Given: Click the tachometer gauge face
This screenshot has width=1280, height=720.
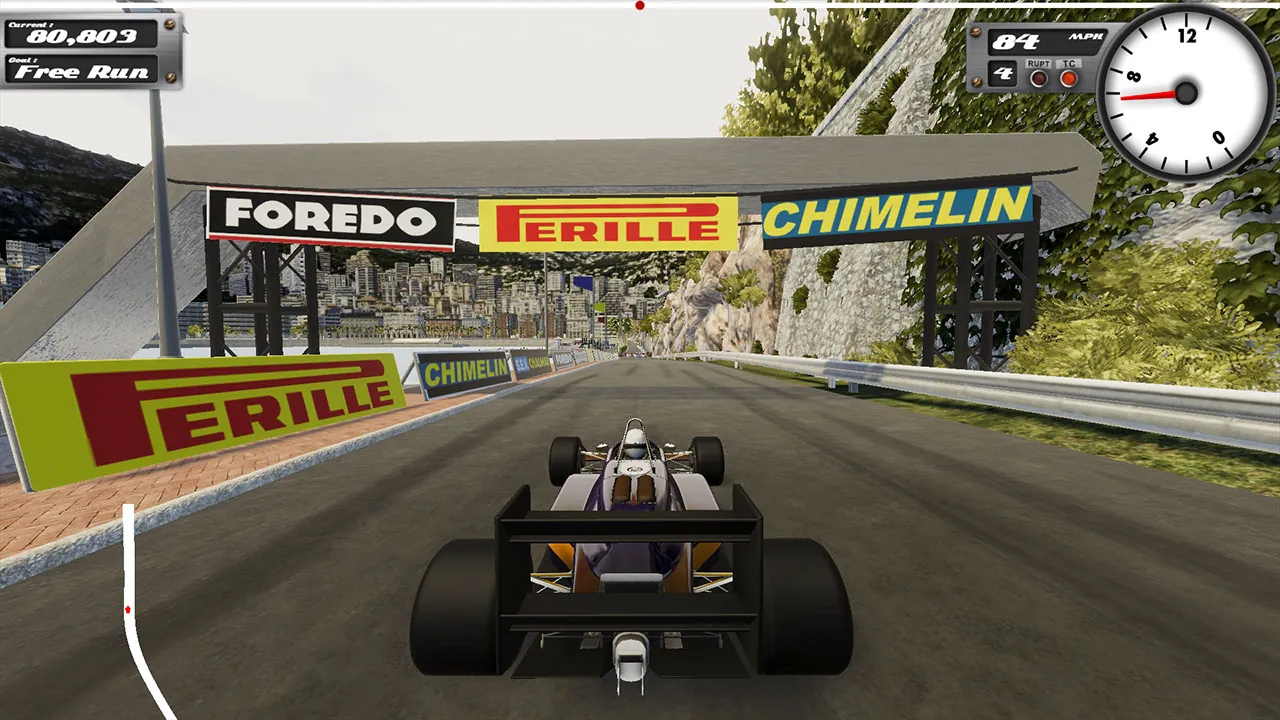Looking at the screenshot, I should click(x=1185, y=93).
